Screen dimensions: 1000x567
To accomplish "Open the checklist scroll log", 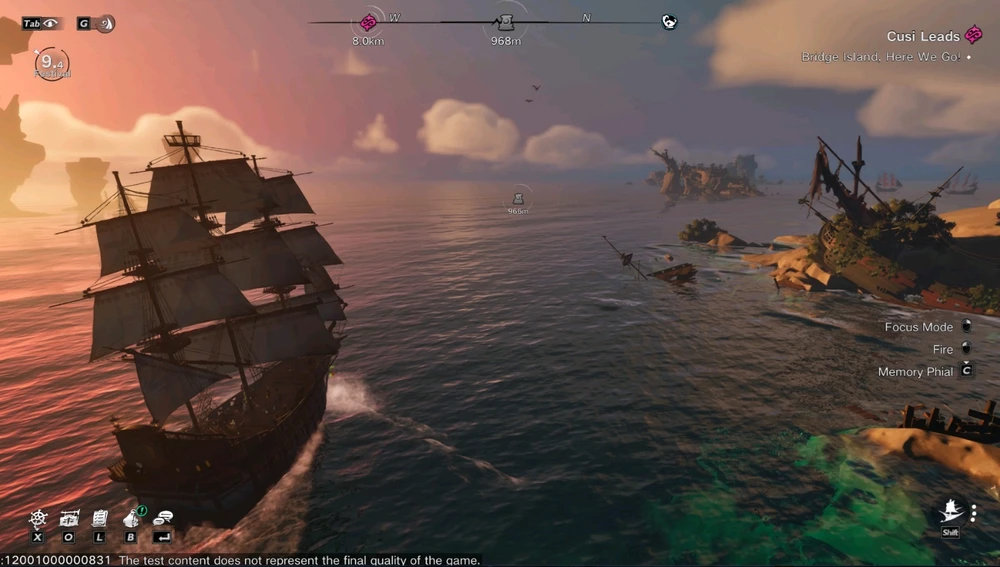I will point(100,518).
